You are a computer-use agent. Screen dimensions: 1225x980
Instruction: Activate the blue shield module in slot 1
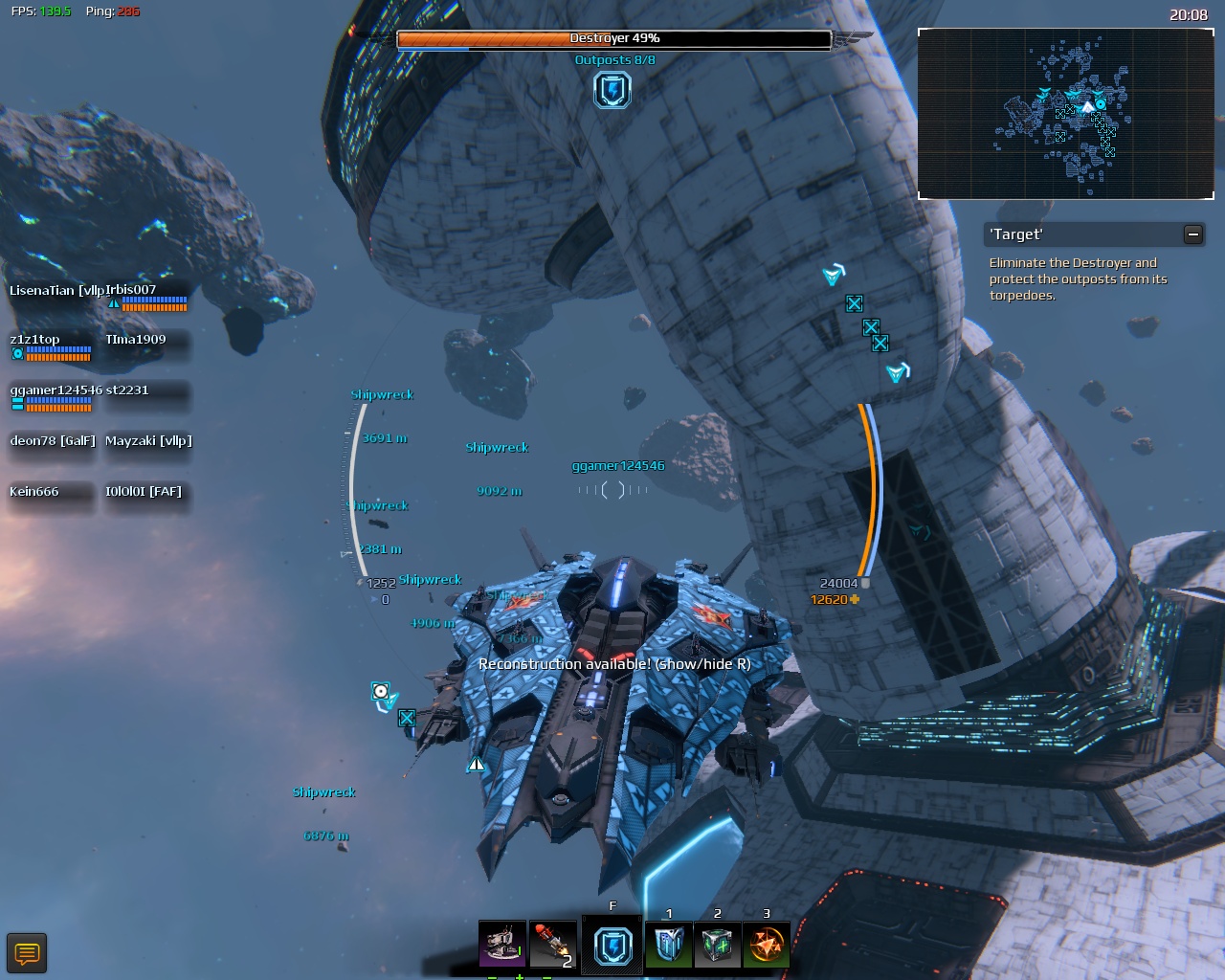[668, 944]
